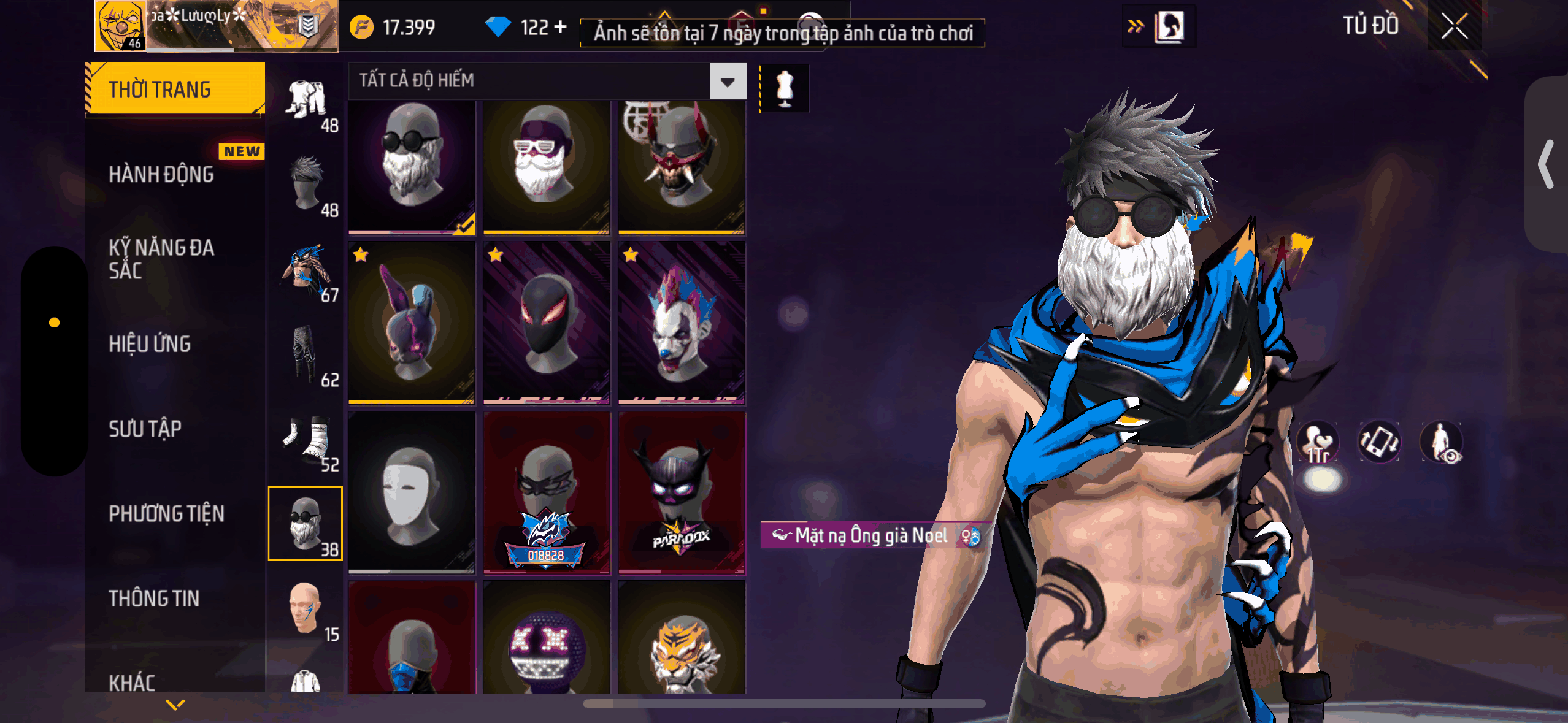Add diamonds with the plus button
Viewport: 1568px width, 723px height.
[559, 27]
